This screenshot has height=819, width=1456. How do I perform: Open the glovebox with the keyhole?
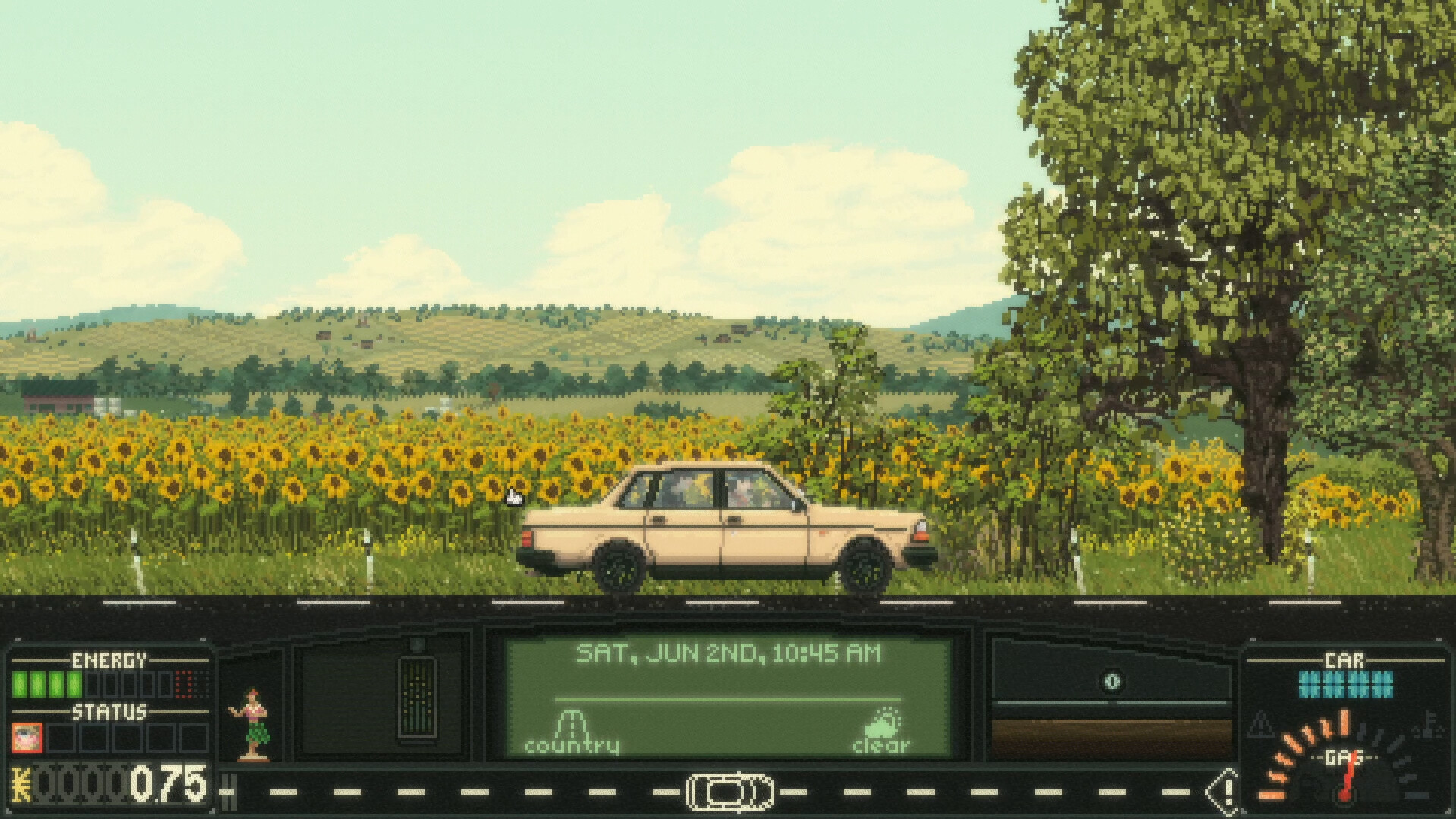pos(1113,681)
